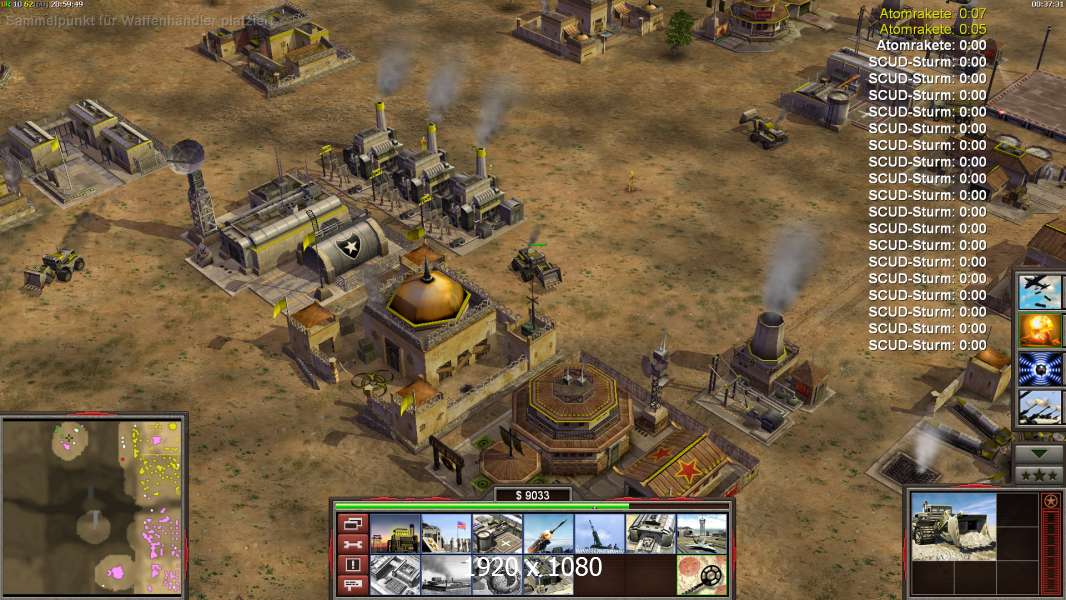The image size is (1066, 600).
Task: Select the helipad building build icon
Action: point(497,534)
